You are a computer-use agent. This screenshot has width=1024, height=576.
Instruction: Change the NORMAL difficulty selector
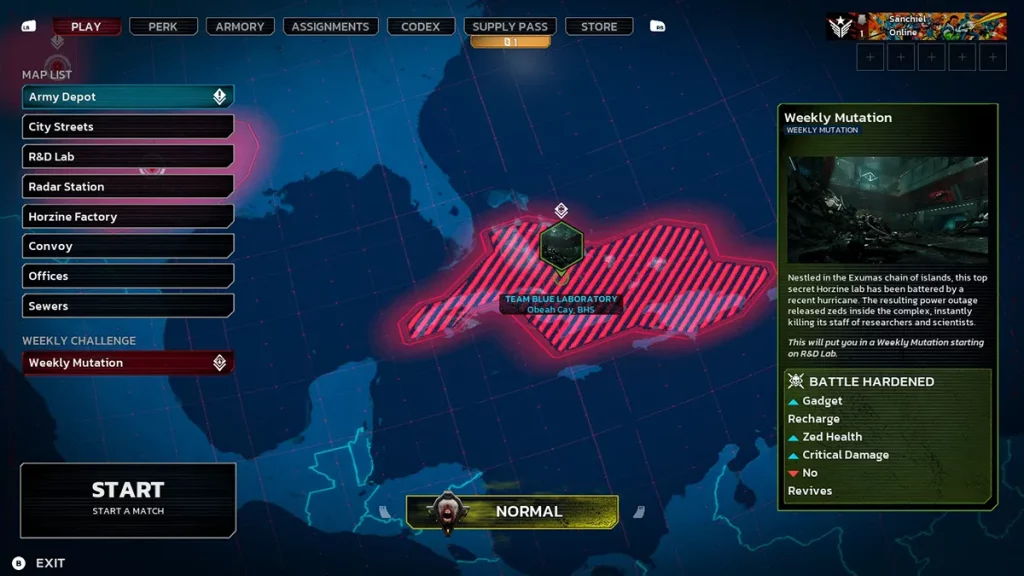(512, 512)
